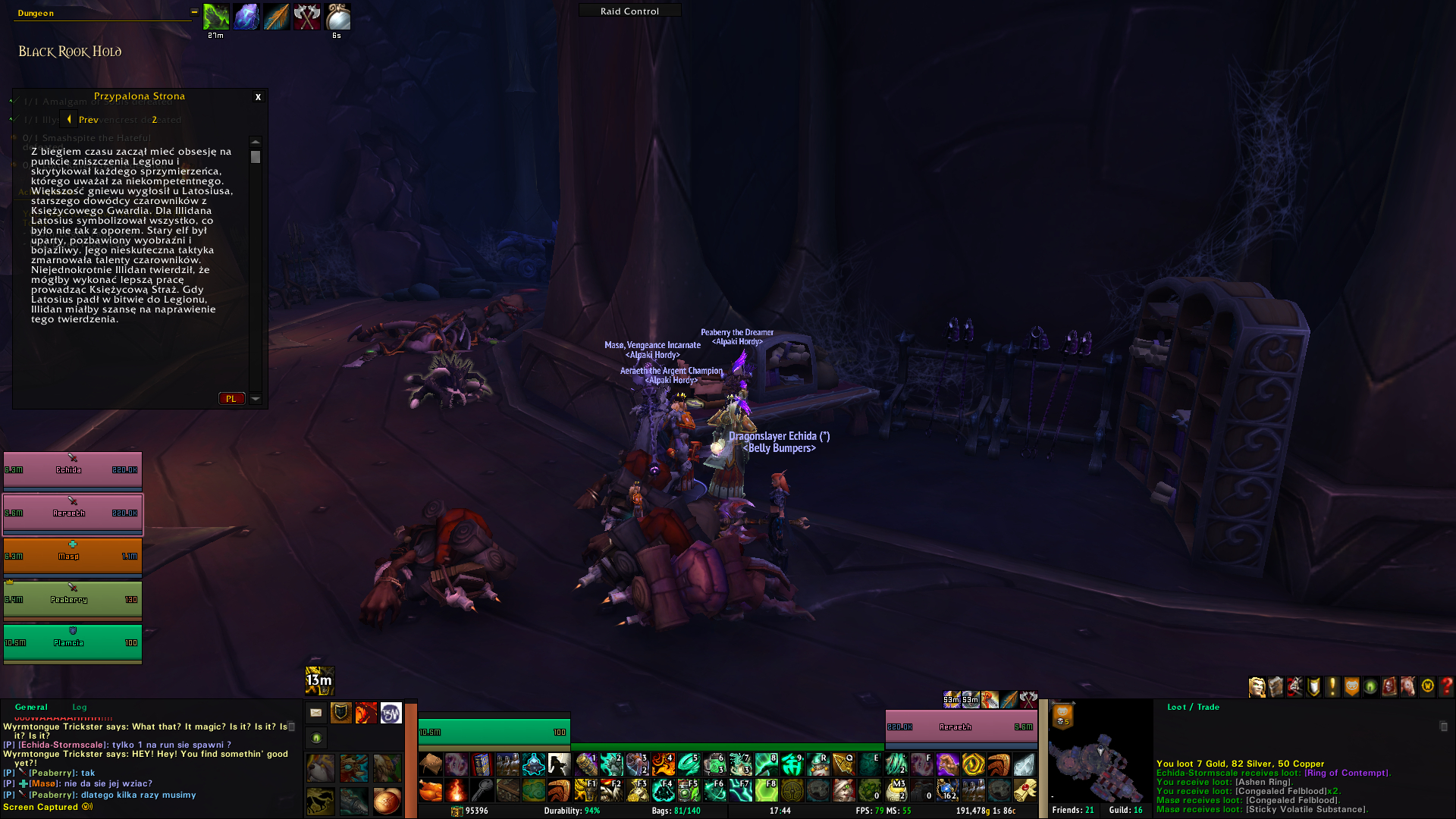Open the Friends list counter
Screen dimensions: 1456x819
pos(1072,811)
